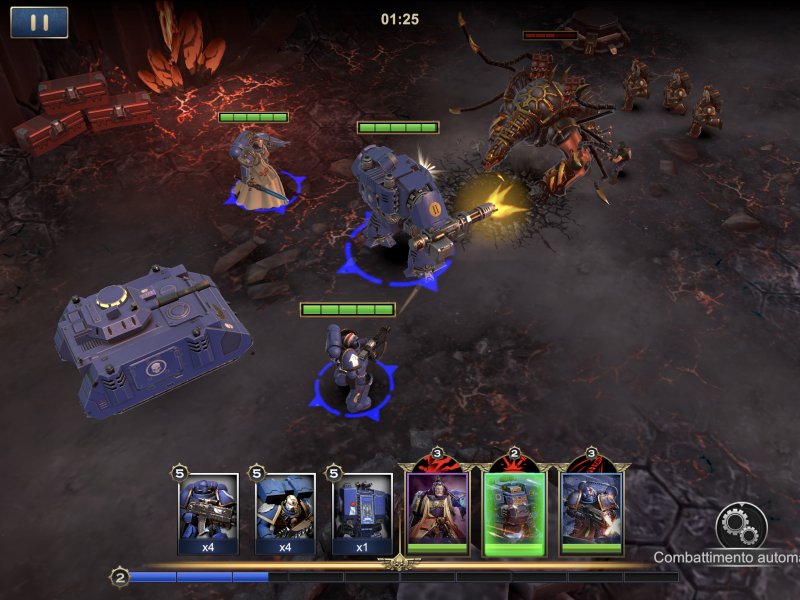Activate the purple robed Librarian hero card

437,509
